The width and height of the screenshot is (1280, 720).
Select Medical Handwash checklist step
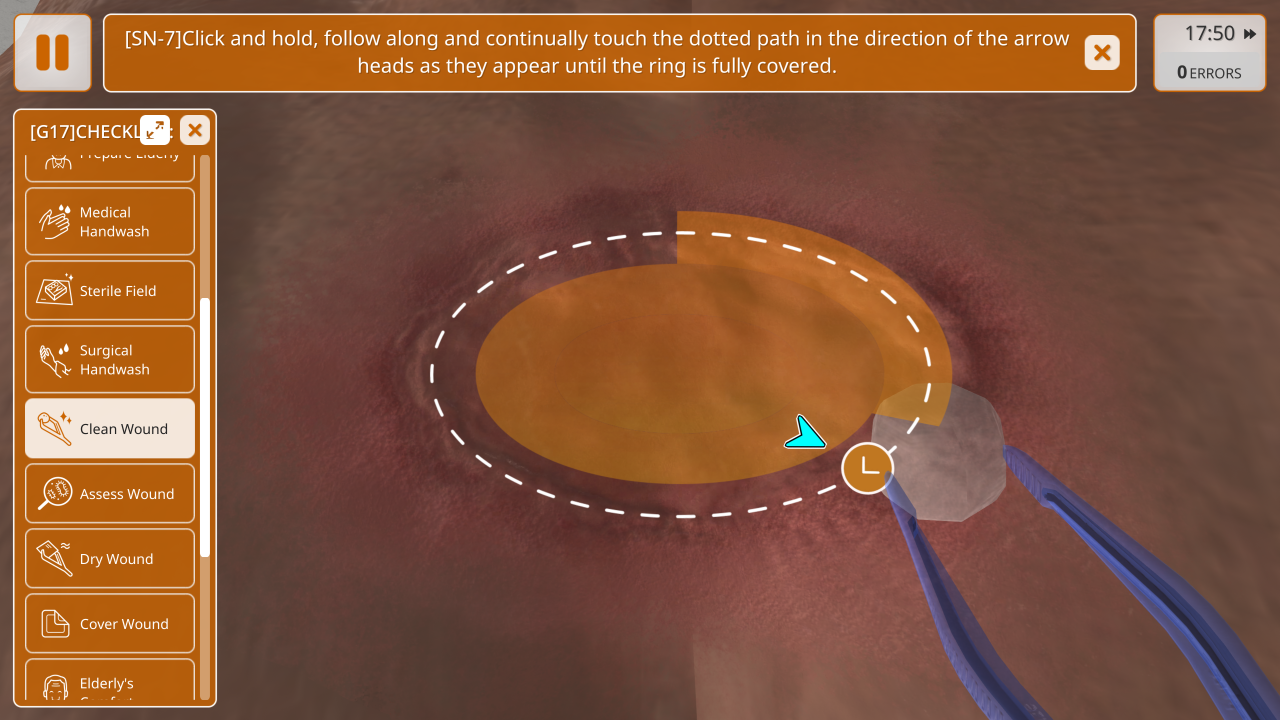(110, 222)
